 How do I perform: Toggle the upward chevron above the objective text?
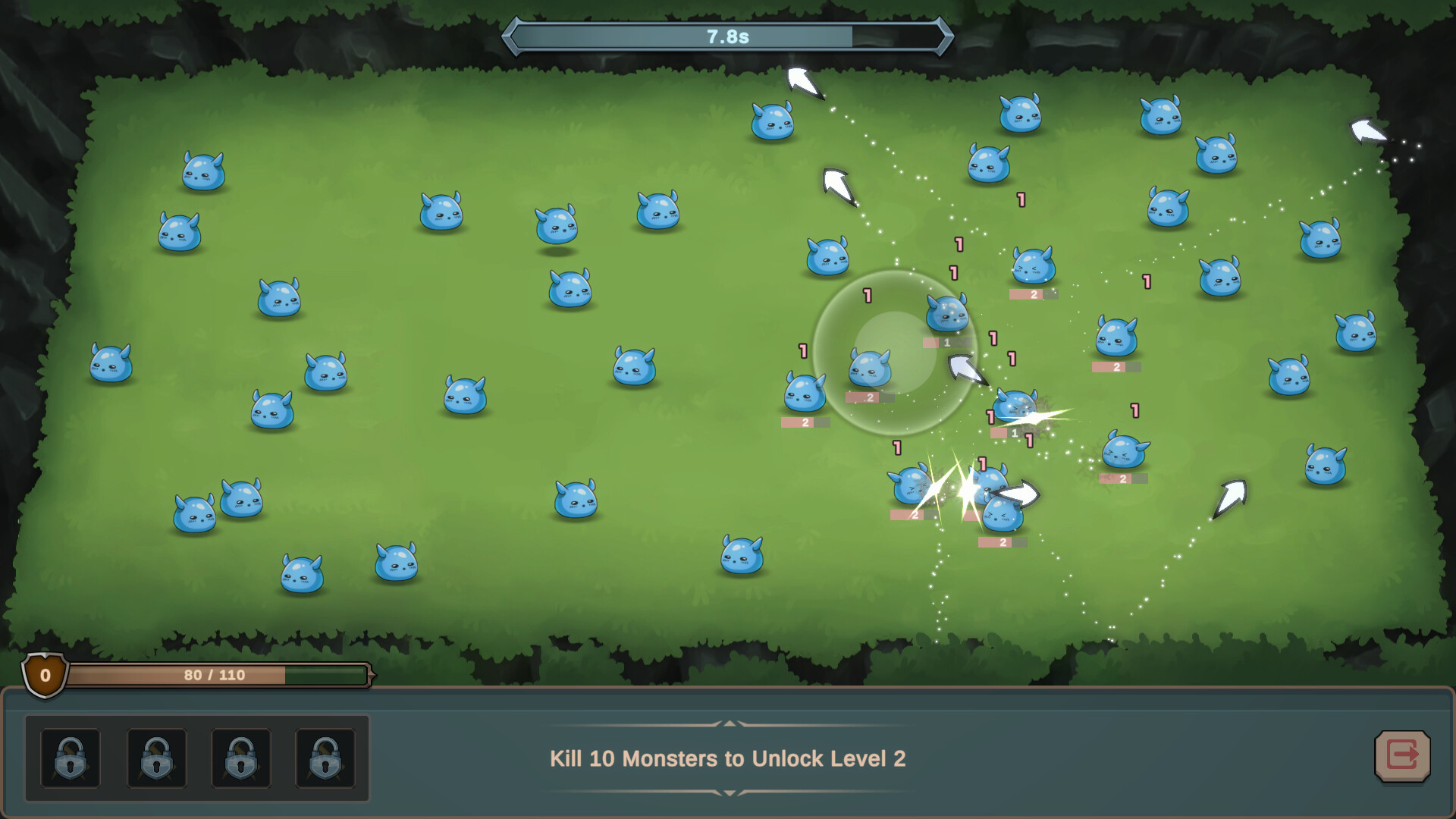(728, 724)
